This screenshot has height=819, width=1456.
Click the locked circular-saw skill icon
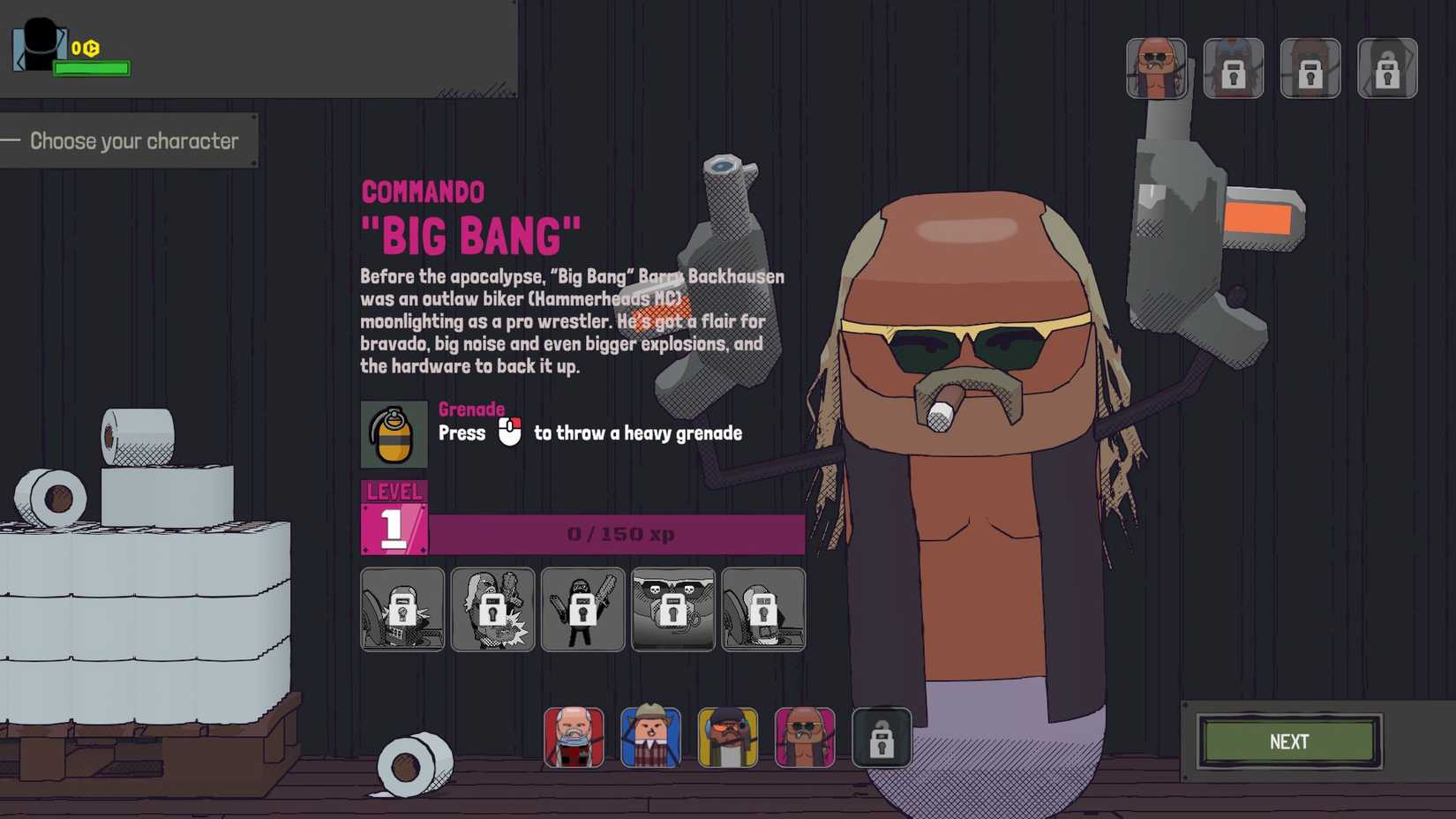402,609
